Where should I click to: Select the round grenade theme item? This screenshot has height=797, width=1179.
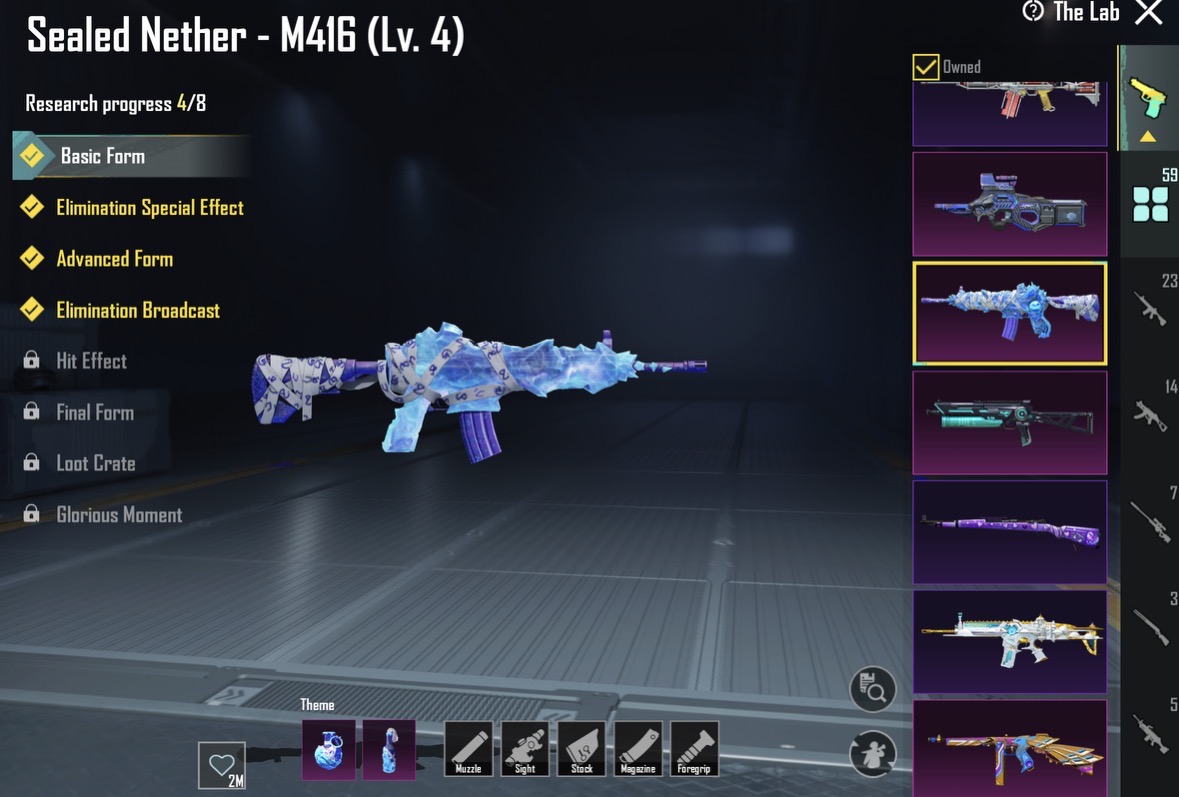pyautogui.click(x=328, y=749)
